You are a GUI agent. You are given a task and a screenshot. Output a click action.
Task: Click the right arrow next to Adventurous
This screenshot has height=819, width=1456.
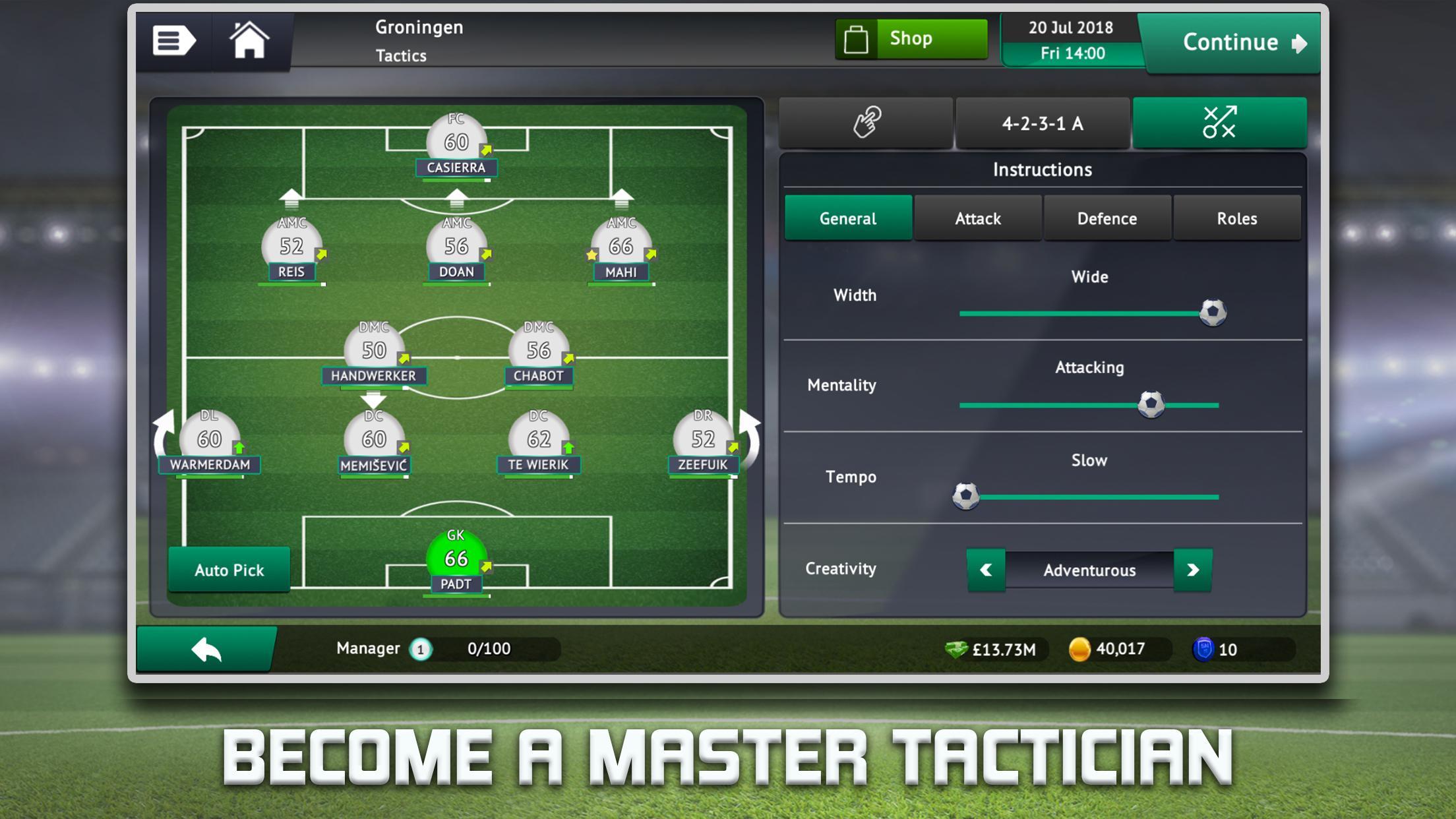[x=1192, y=570]
